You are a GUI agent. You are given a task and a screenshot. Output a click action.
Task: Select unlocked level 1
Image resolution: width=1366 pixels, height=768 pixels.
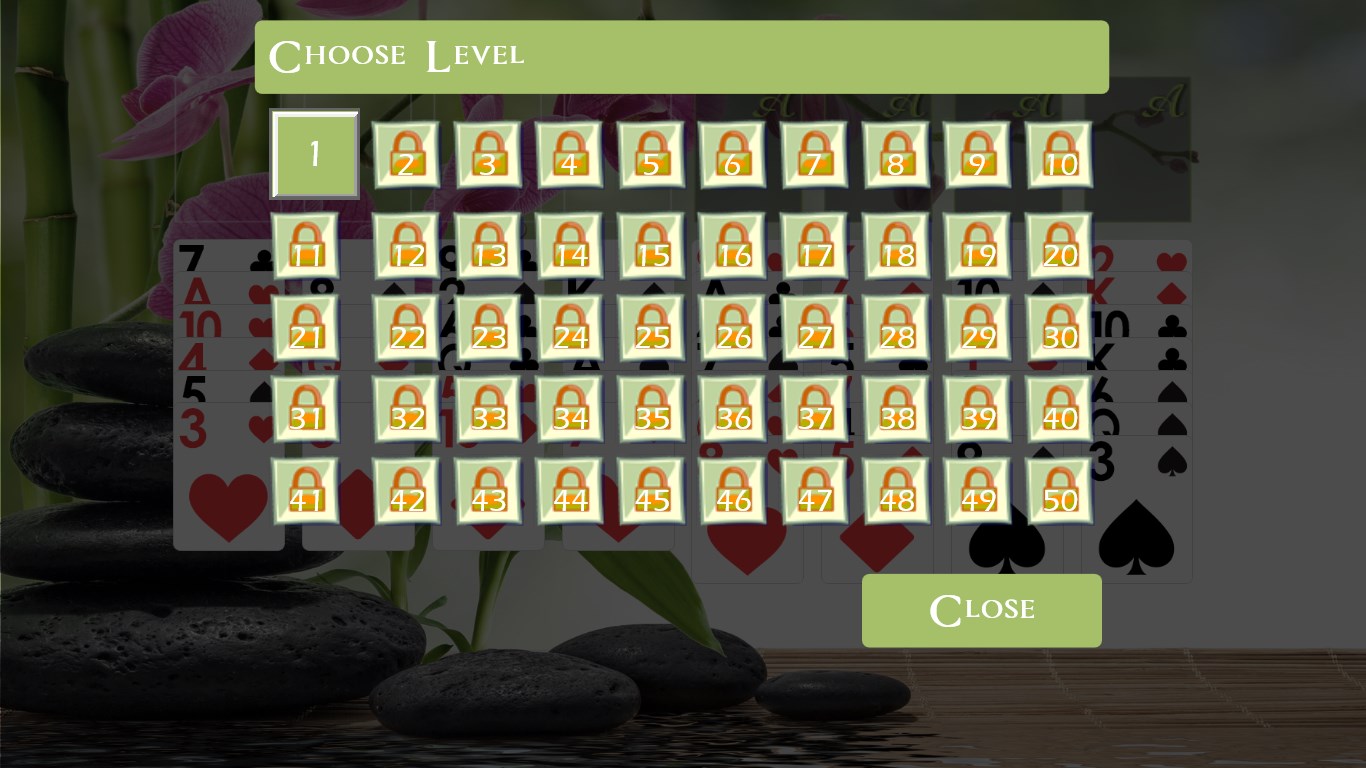314,154
